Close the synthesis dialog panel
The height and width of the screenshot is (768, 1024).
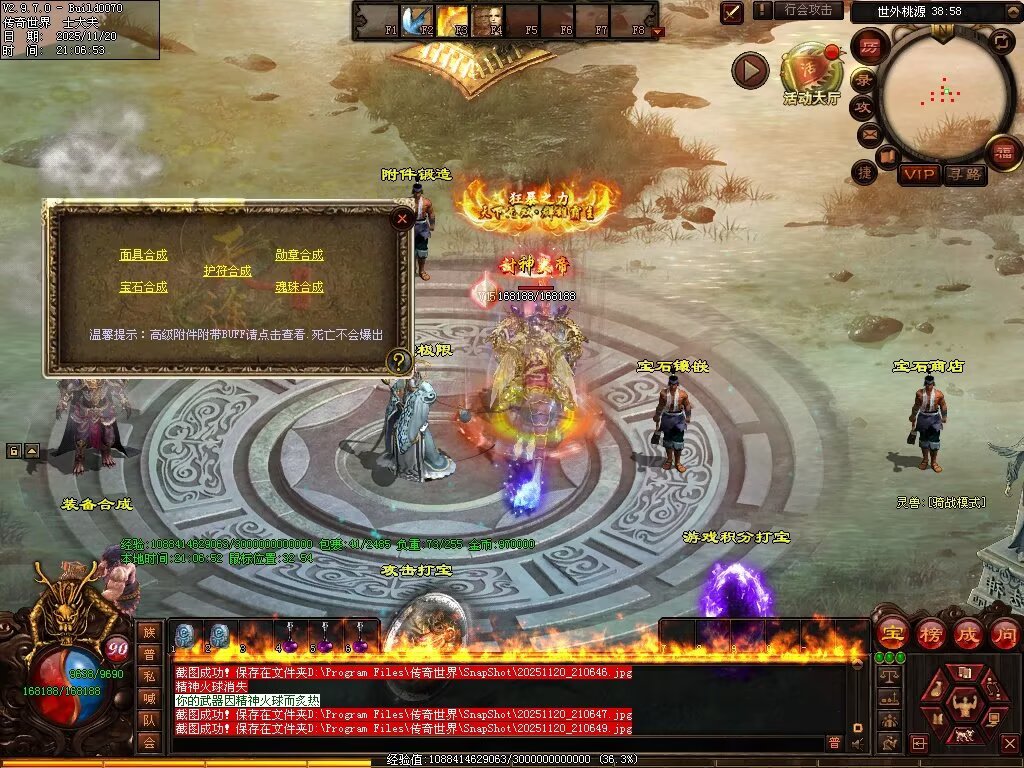point(402,217)
